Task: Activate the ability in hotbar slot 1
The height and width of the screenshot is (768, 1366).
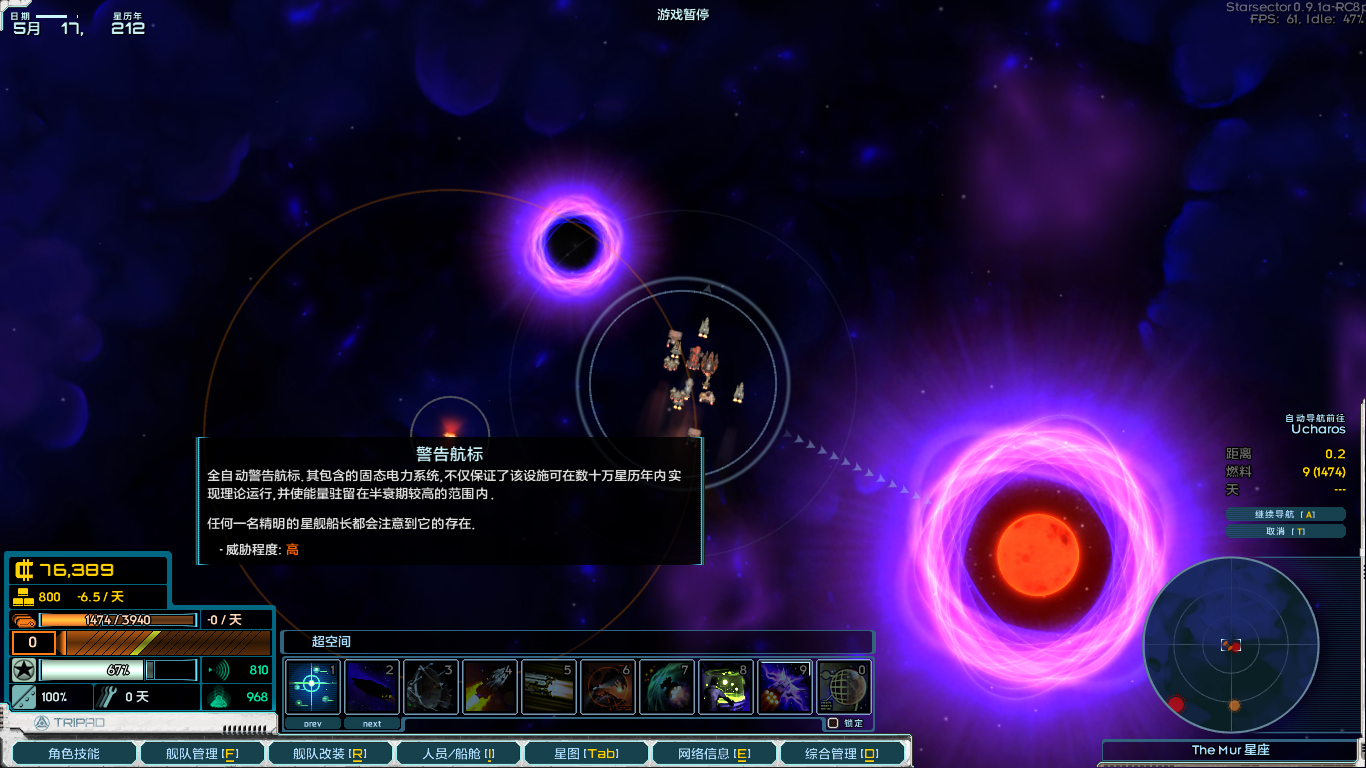Action: coord(313,686)
